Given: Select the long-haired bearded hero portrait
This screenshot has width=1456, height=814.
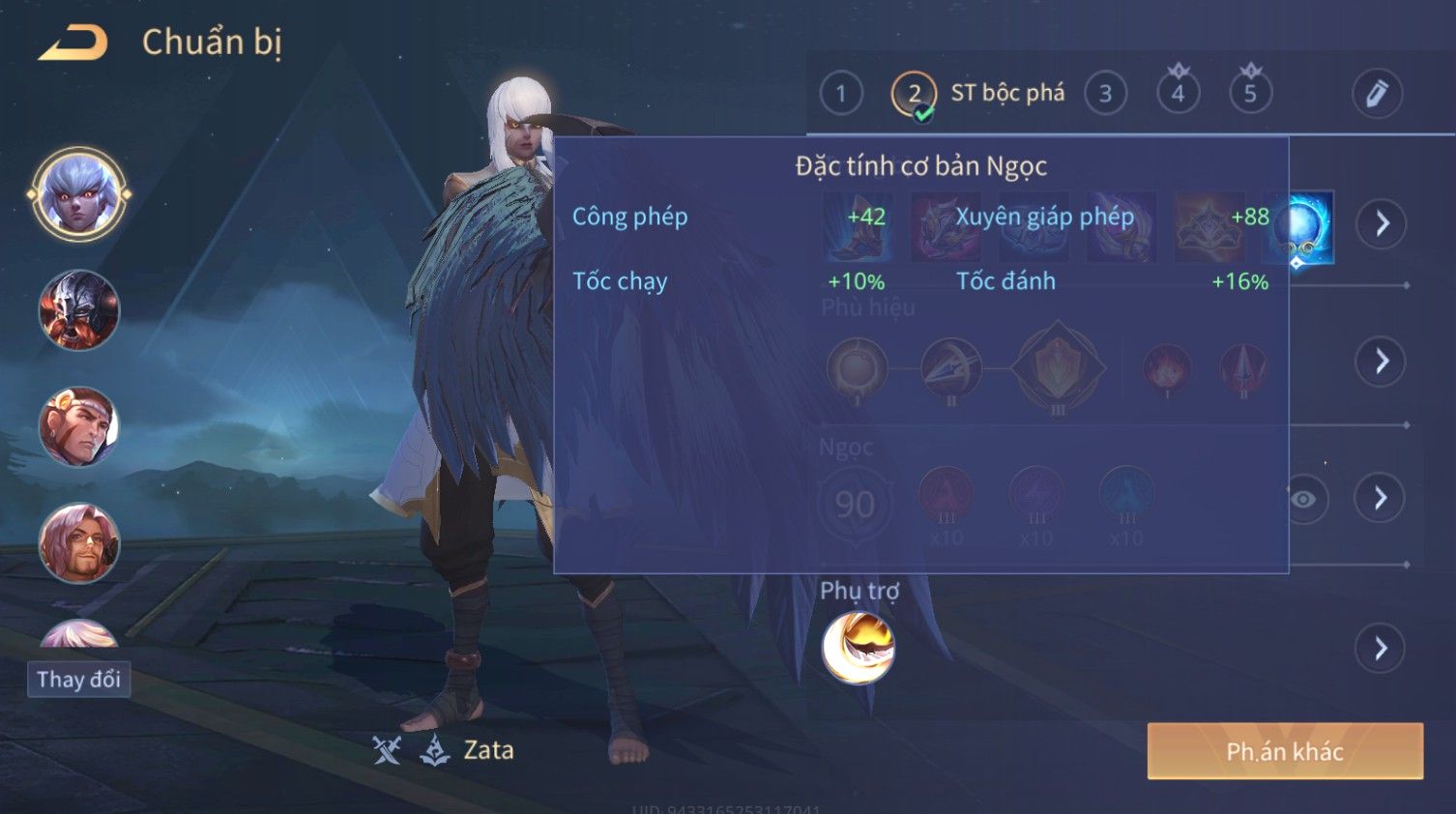Looking at the screenshot, I should (79, 543).
